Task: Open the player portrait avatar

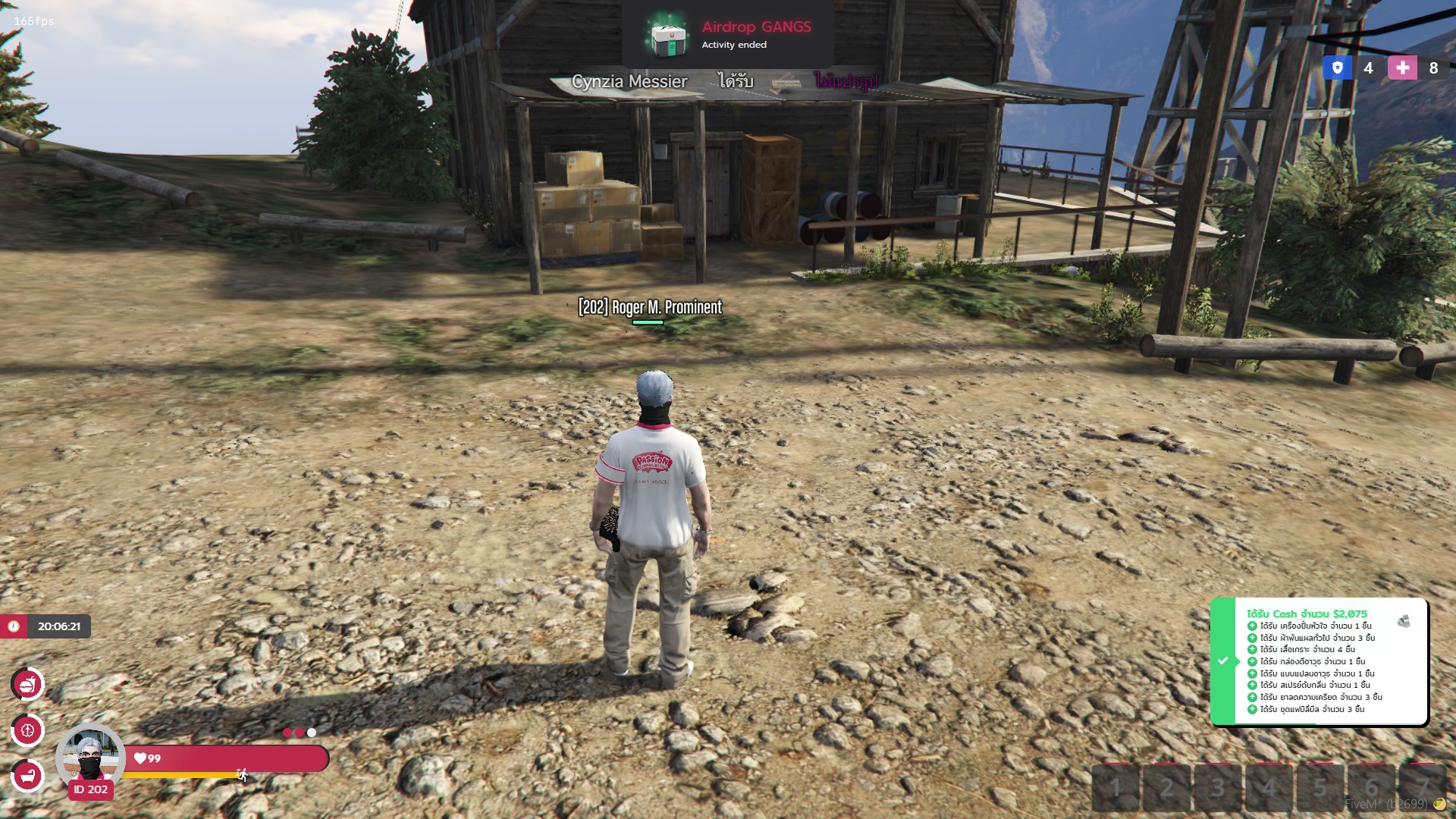Action: pyautogui.click(x=90, y=757)
